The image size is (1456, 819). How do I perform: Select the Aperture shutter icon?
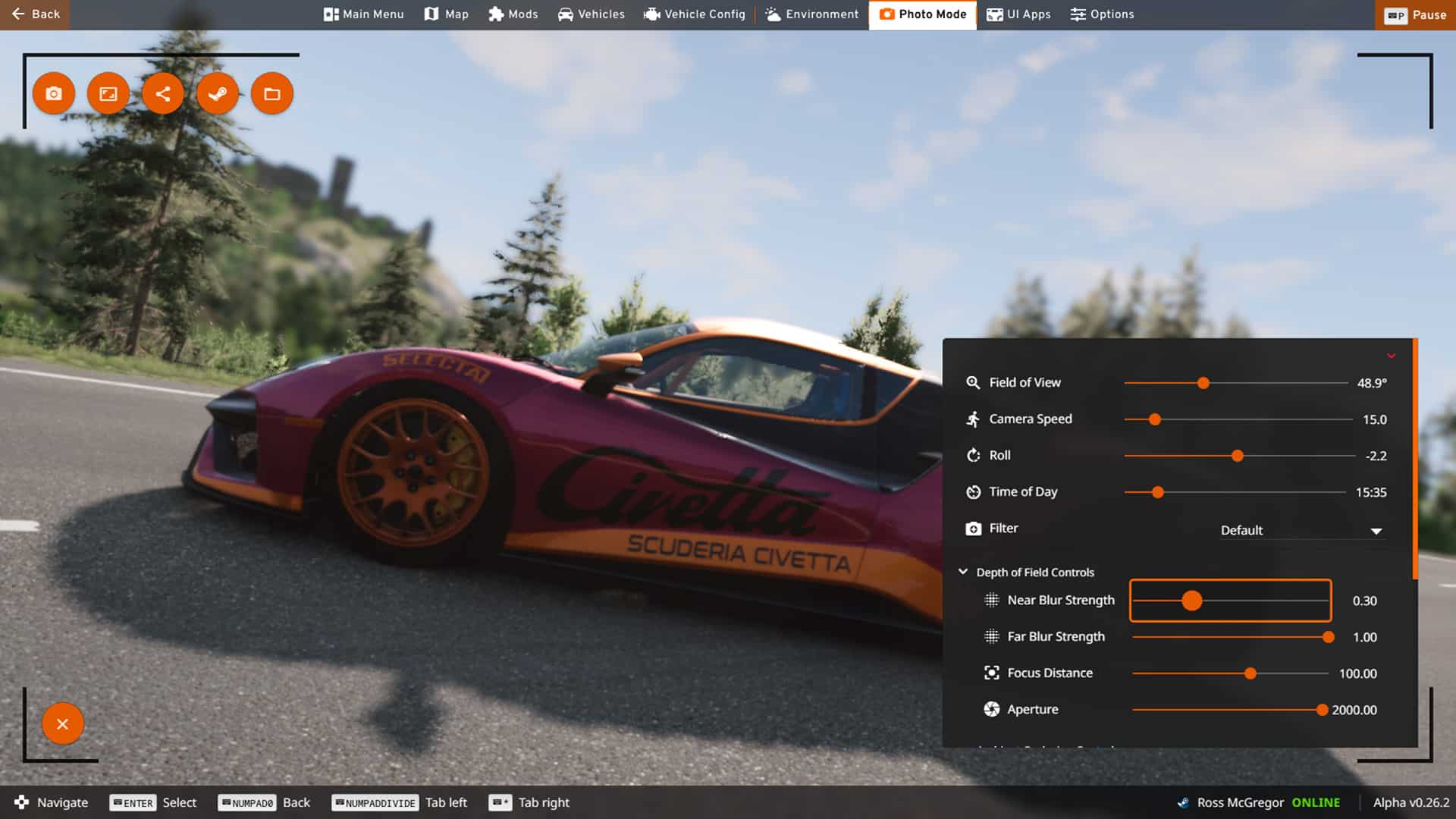[990, 709]
